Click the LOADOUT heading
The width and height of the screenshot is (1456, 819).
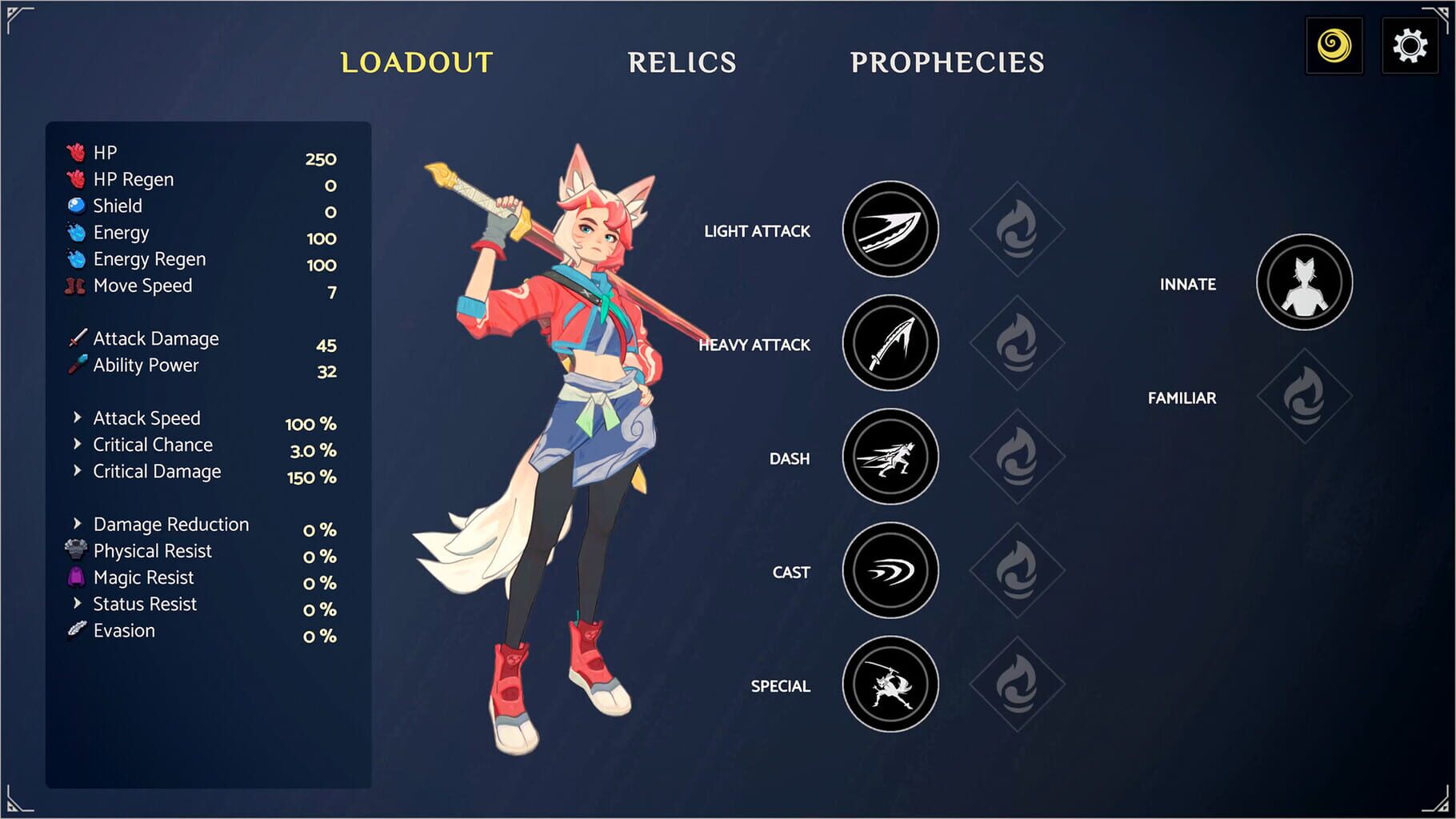pyautogui.click(x=416, y=61)
